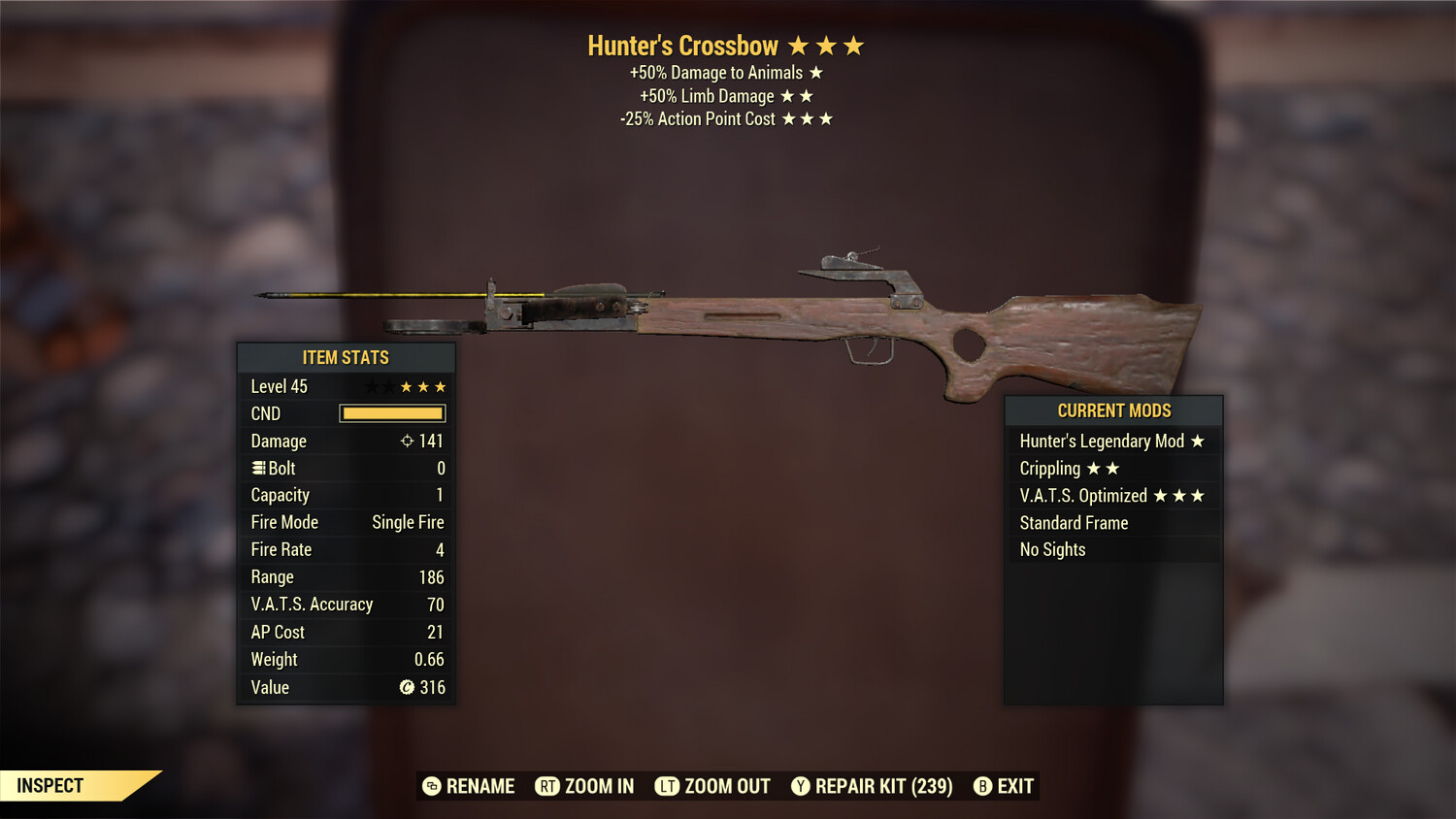Toggle a star in the Level 45 rating

point(408,386)
